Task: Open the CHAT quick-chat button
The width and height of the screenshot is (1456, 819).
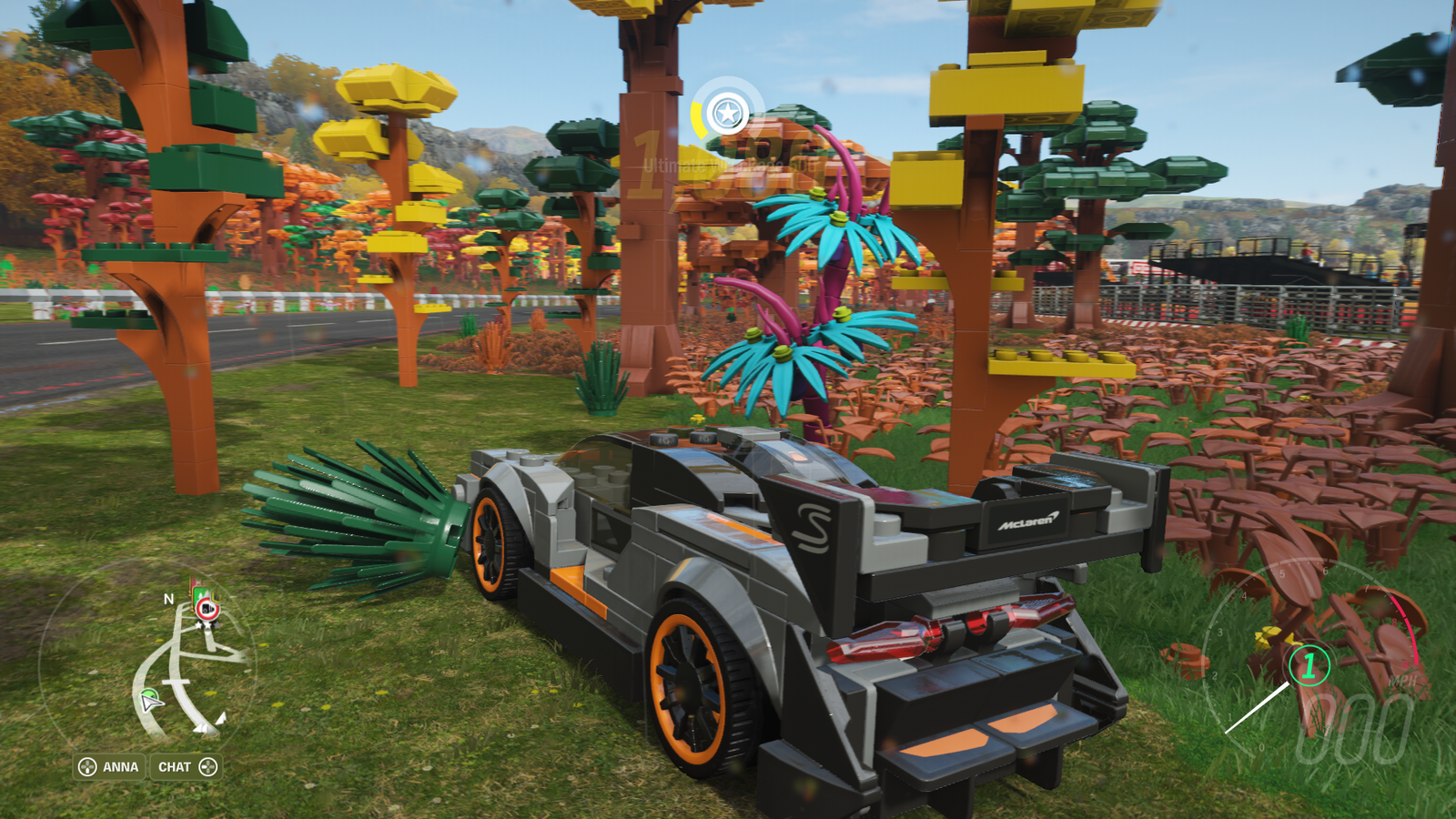Action: 187,767
